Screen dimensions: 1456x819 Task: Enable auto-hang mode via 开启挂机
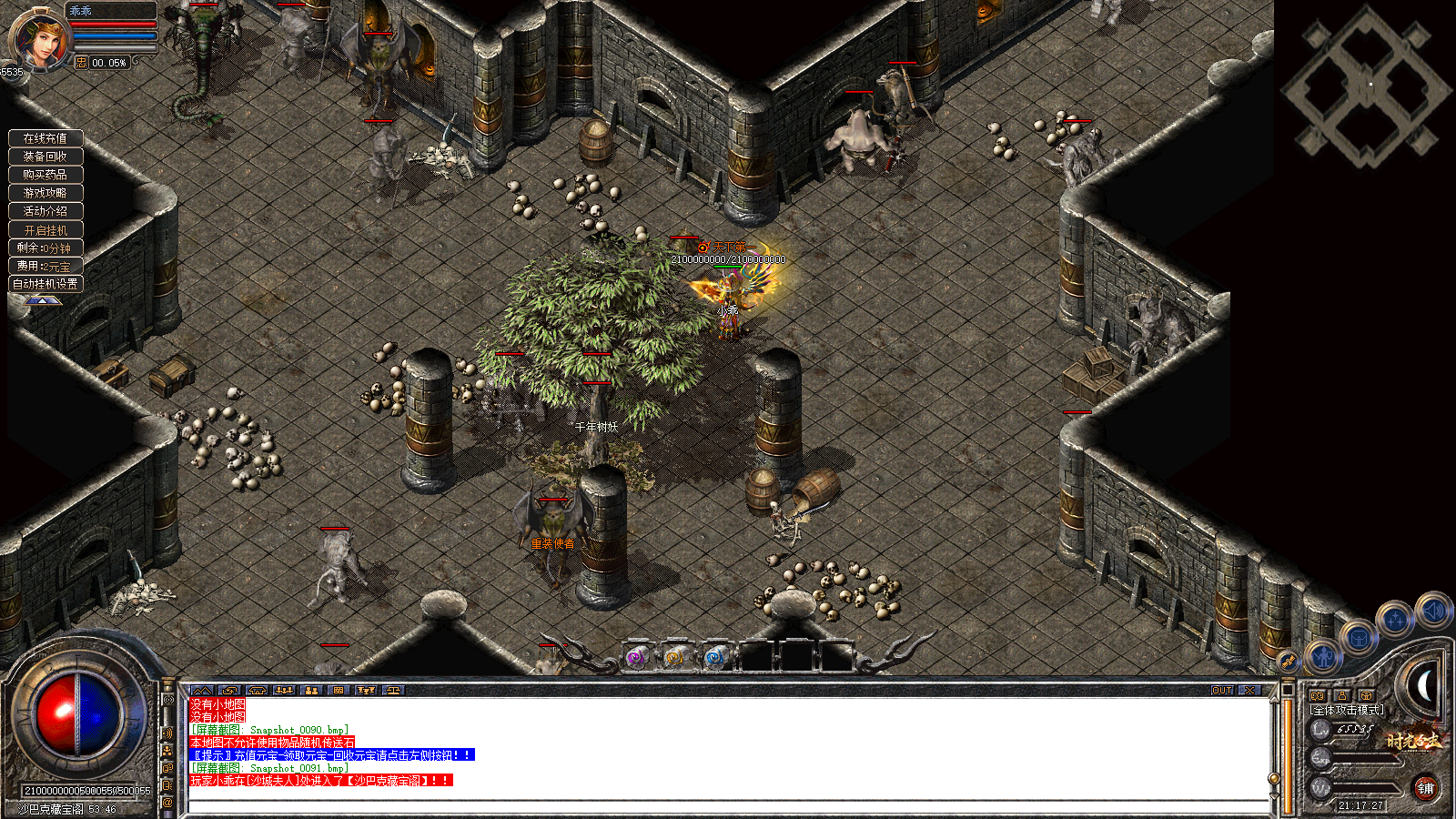click(45, 229)
